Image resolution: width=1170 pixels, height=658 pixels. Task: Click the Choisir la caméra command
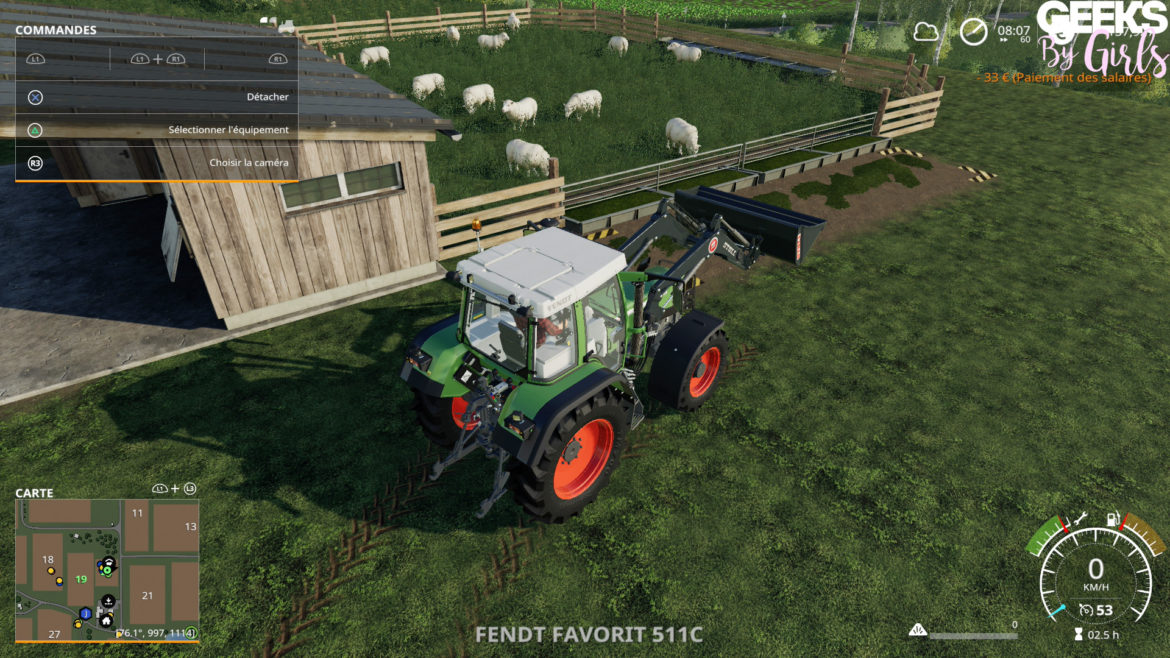(x=156, y=163)
